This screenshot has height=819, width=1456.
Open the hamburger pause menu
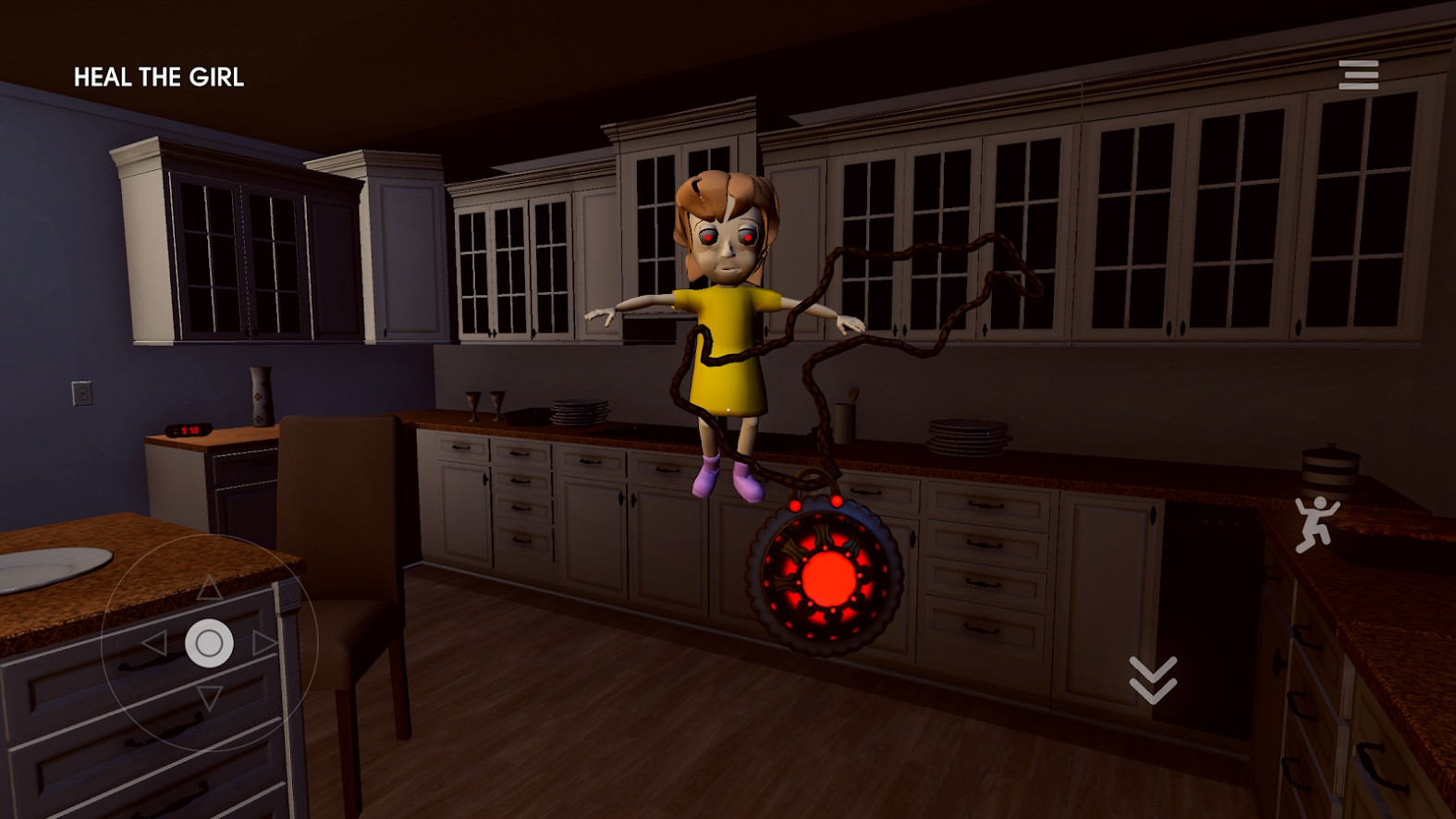click(x=1358, y=75)
